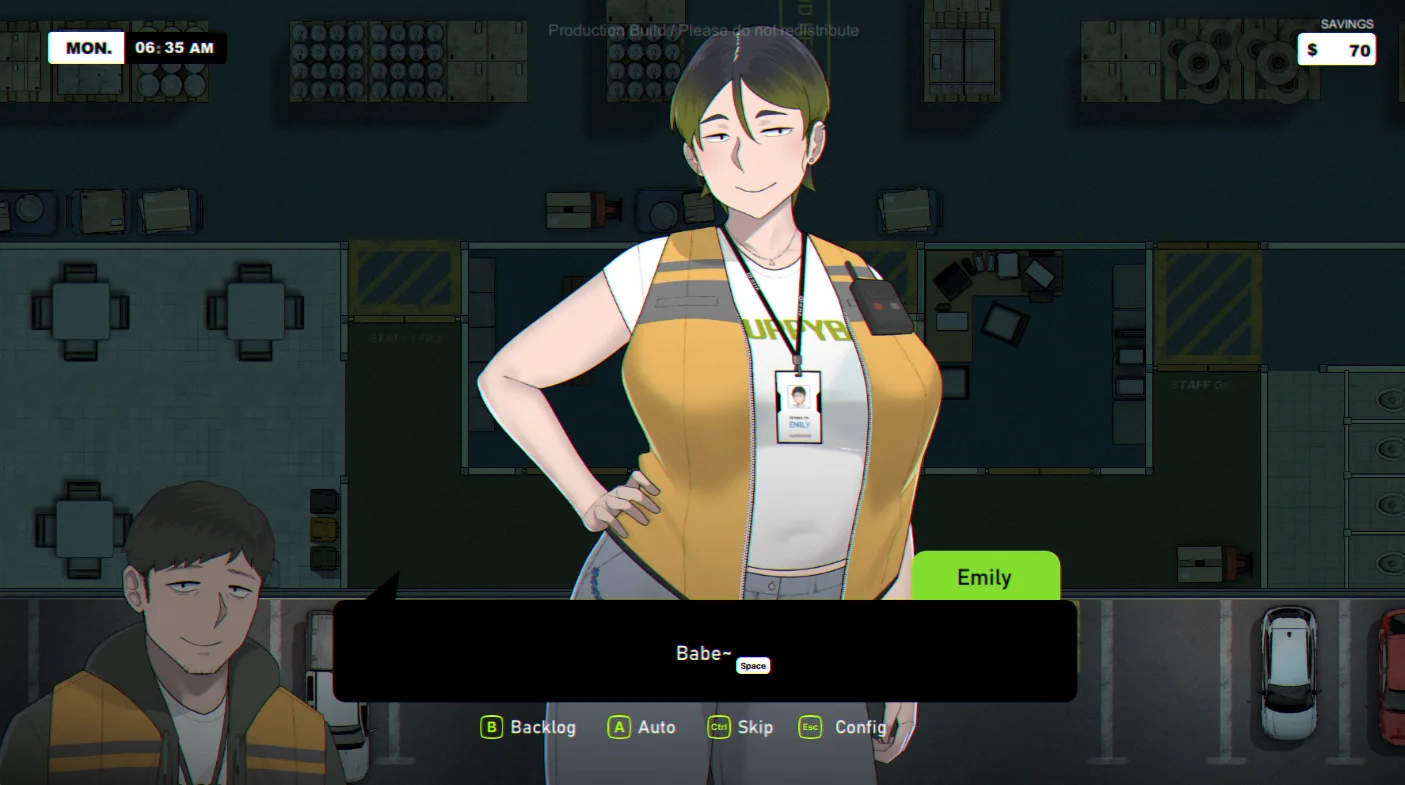Open the Config menu

pyautogui.click(x=844, y=727)
